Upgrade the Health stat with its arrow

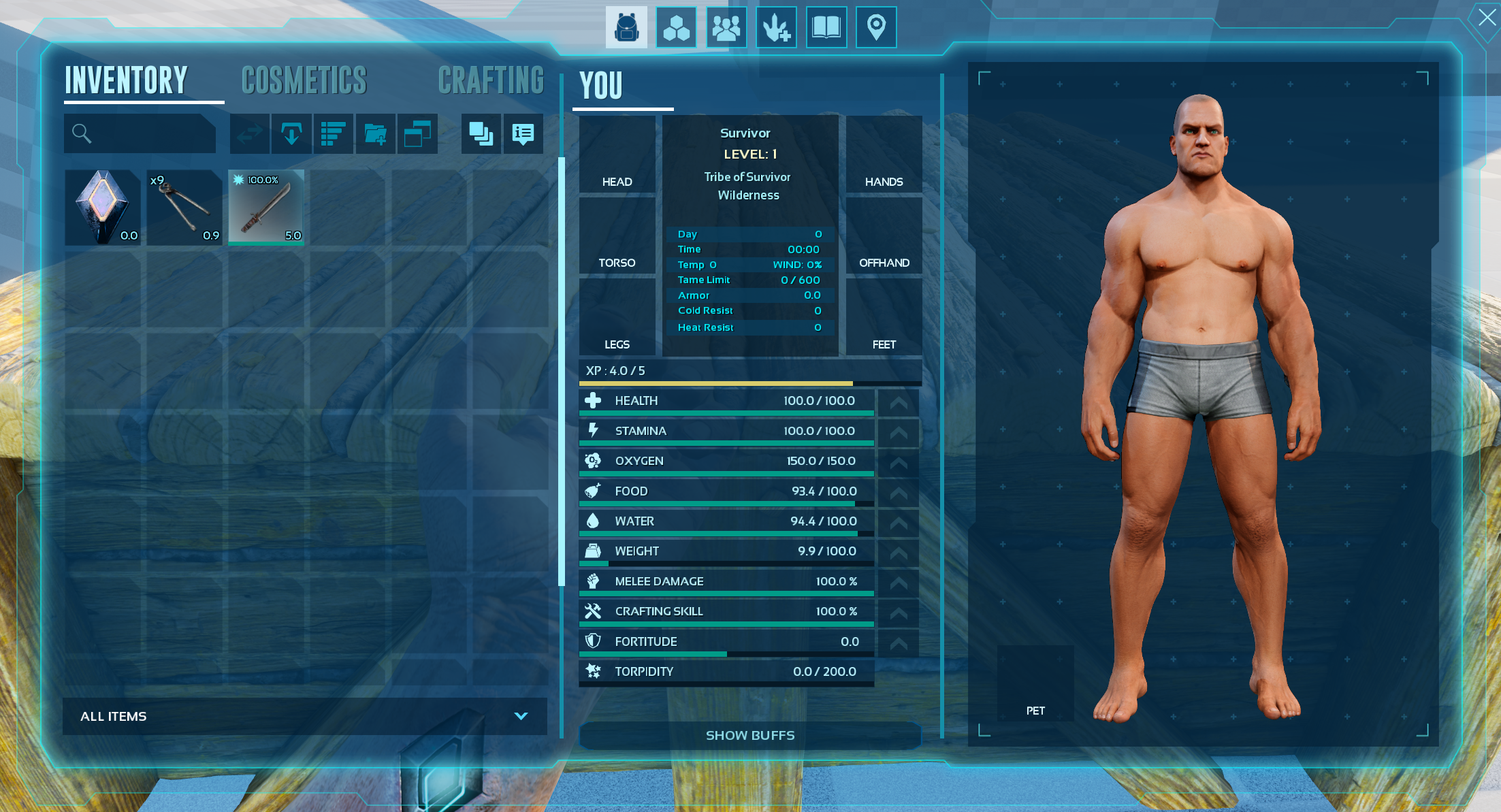point(899,402)
